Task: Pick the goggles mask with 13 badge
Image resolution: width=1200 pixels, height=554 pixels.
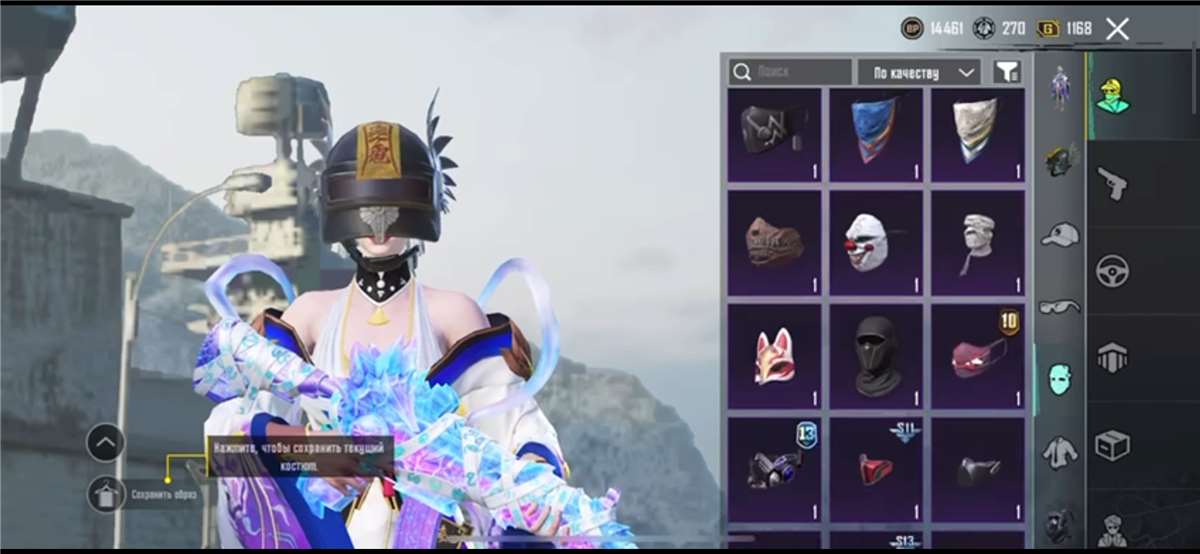Action: [774, 467]
